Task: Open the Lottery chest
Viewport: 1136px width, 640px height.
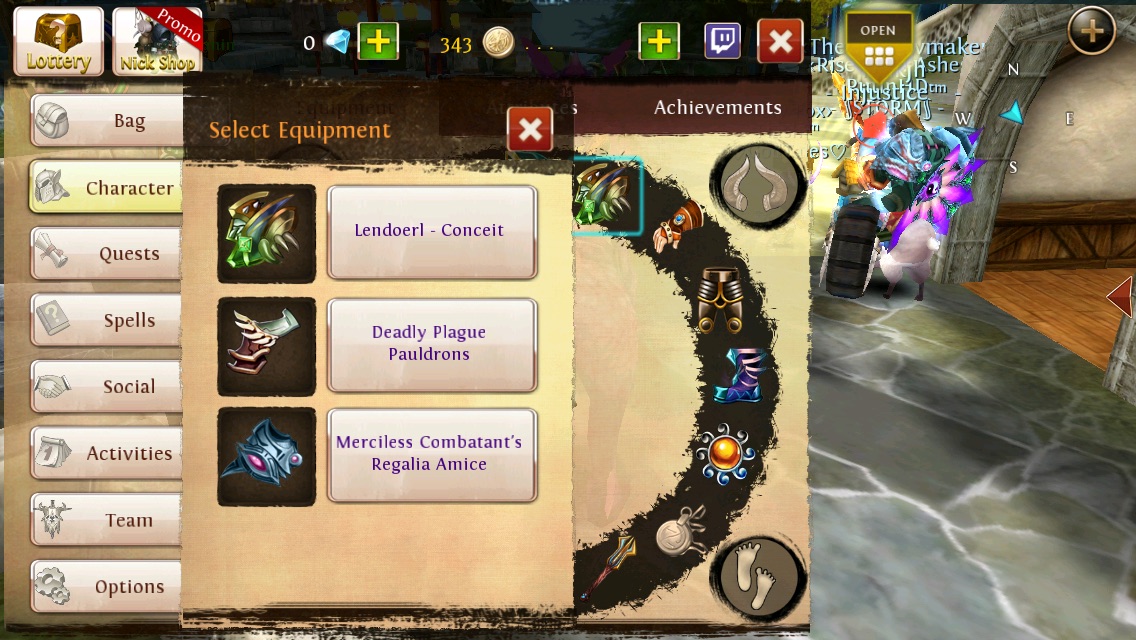Action: point(58,41)
